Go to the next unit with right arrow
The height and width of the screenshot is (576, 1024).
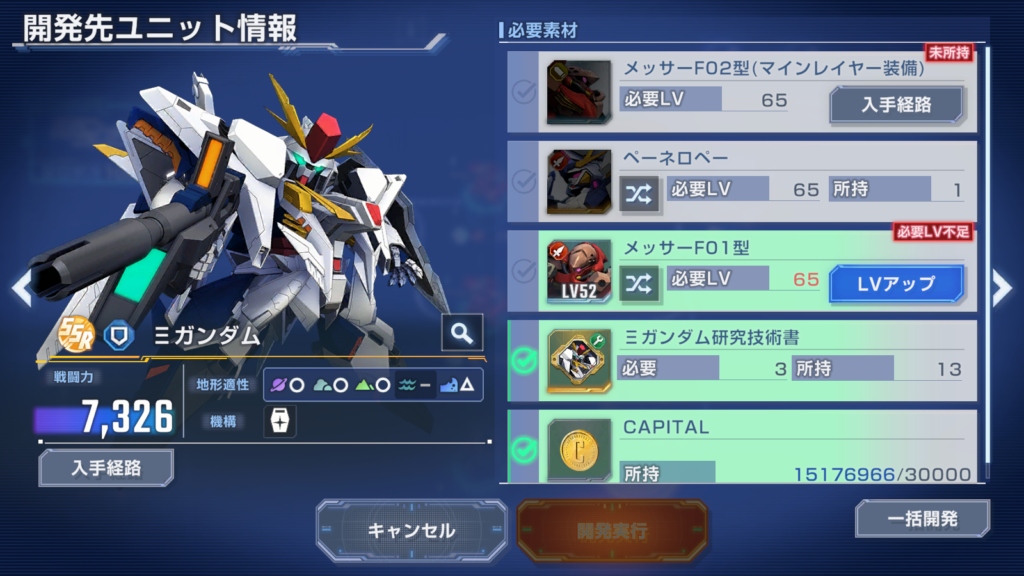click(1002, 288)
